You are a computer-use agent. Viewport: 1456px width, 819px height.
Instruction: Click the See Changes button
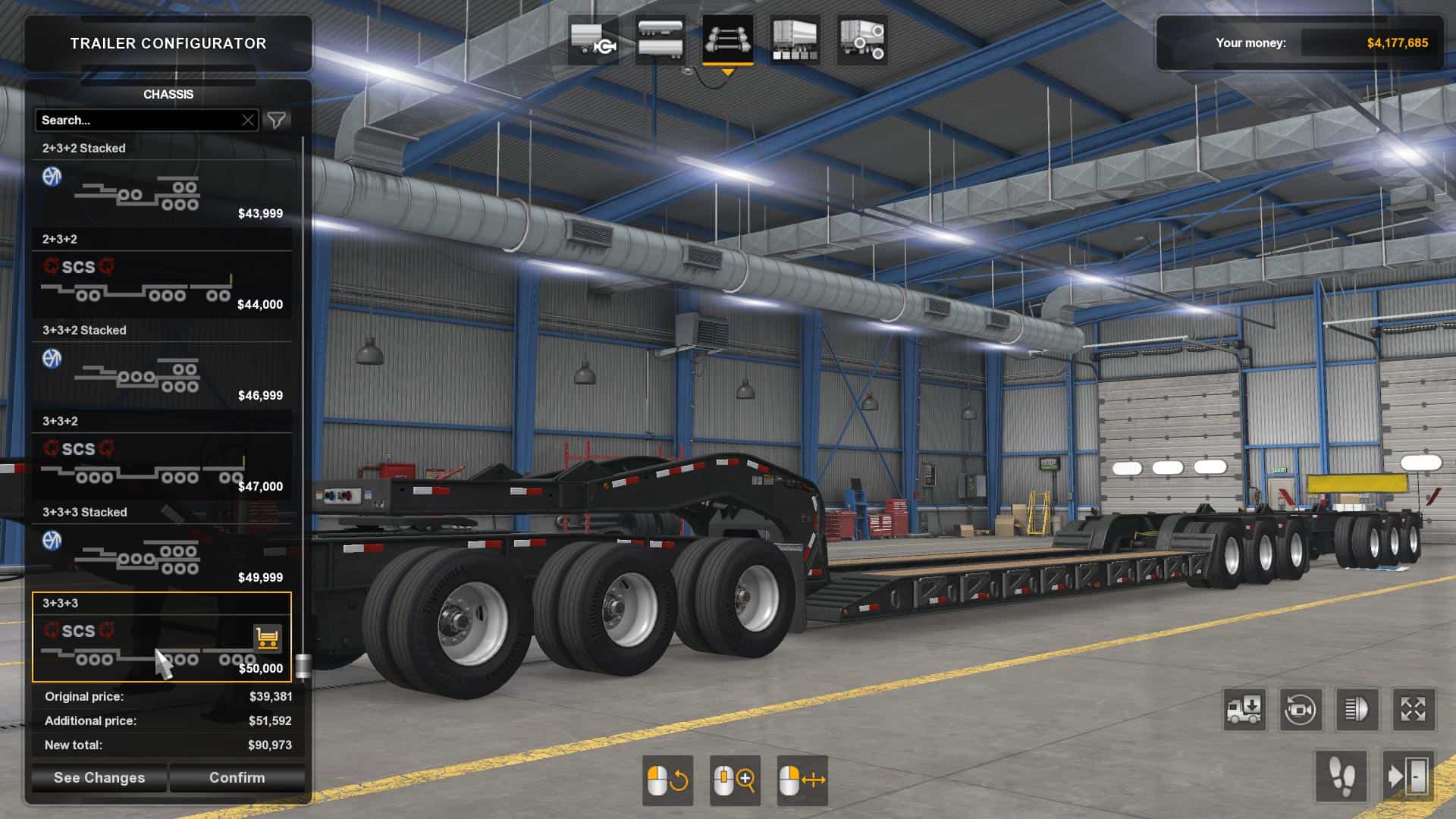click(x=99, y=778)
